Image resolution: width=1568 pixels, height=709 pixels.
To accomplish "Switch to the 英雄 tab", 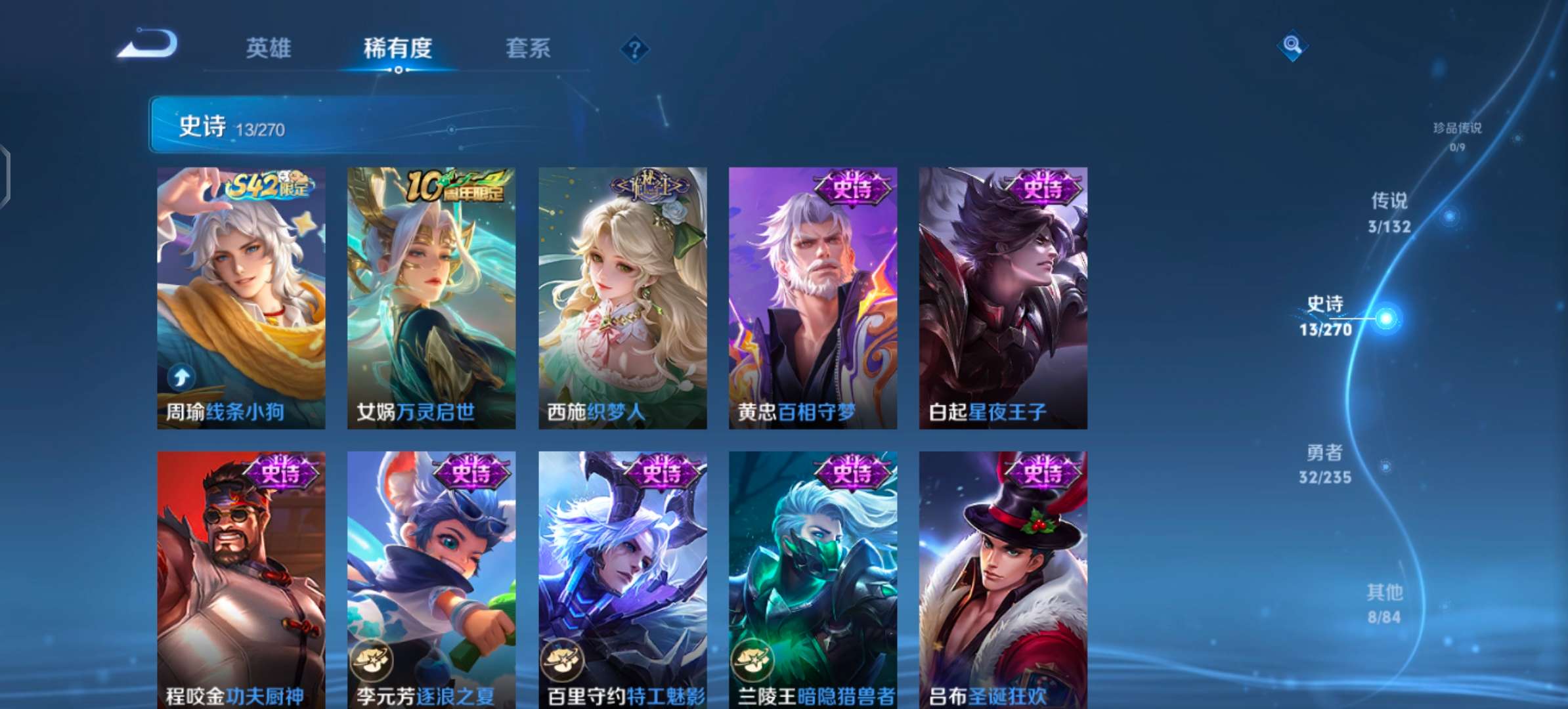I will [x=269, y=48].
